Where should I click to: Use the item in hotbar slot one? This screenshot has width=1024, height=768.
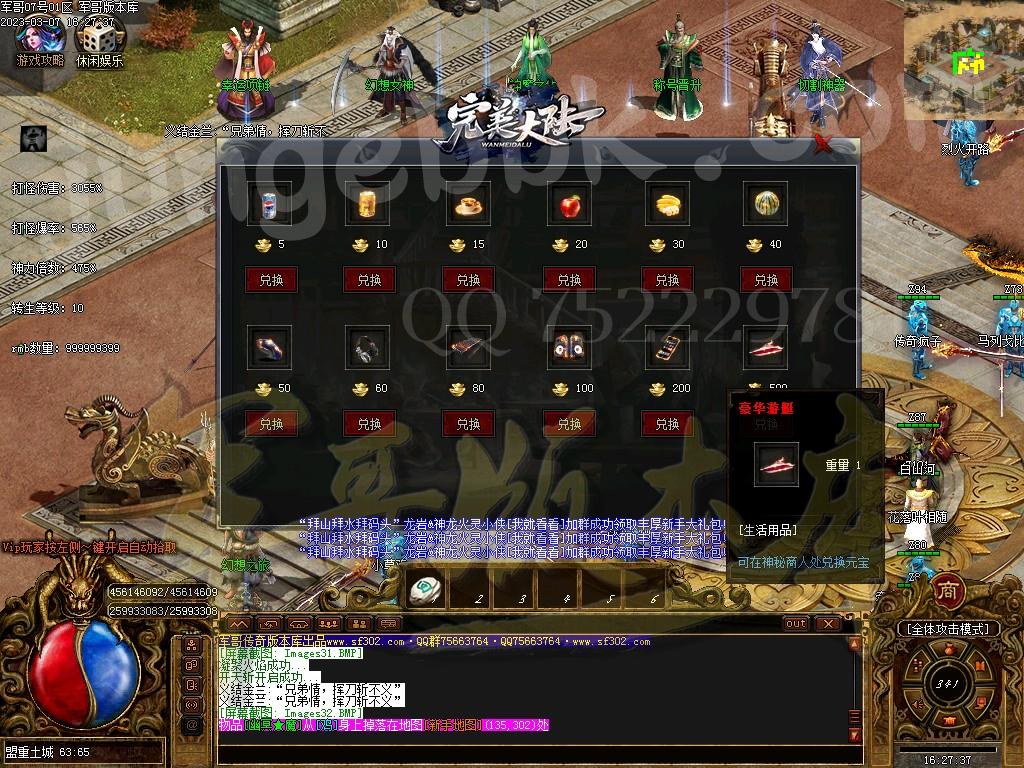point(426,591)
